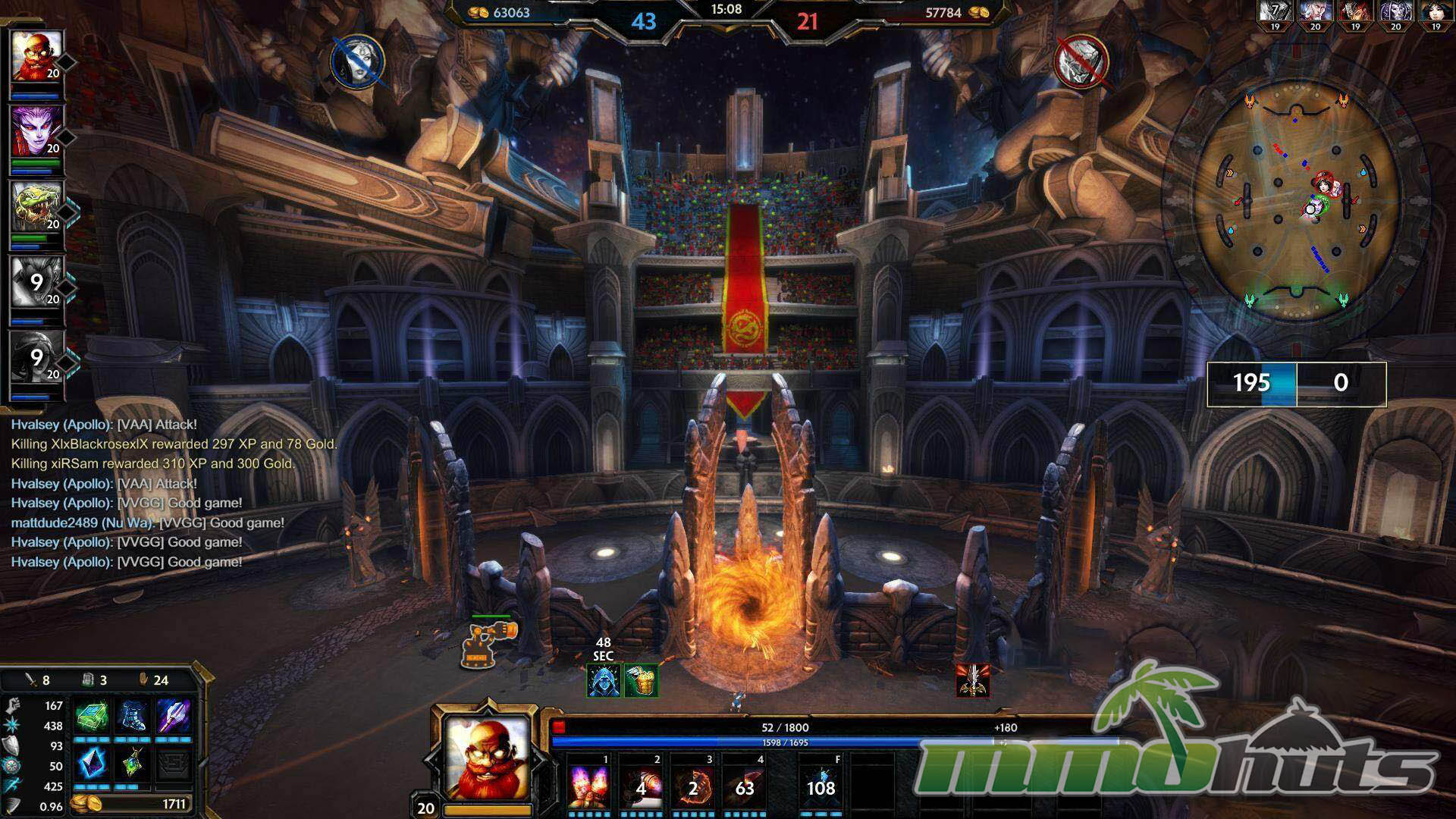
Task: Trigger ability 3 showing cooldown 2
Action: tap(693, 786)
